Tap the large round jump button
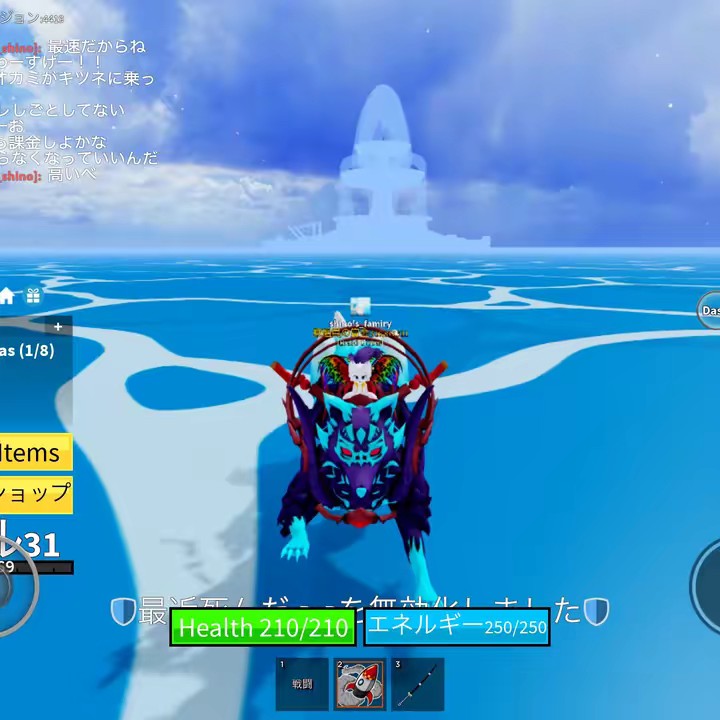Image resolution: width=720 pixels, height=720 pixels. click(x=708, y=586)
